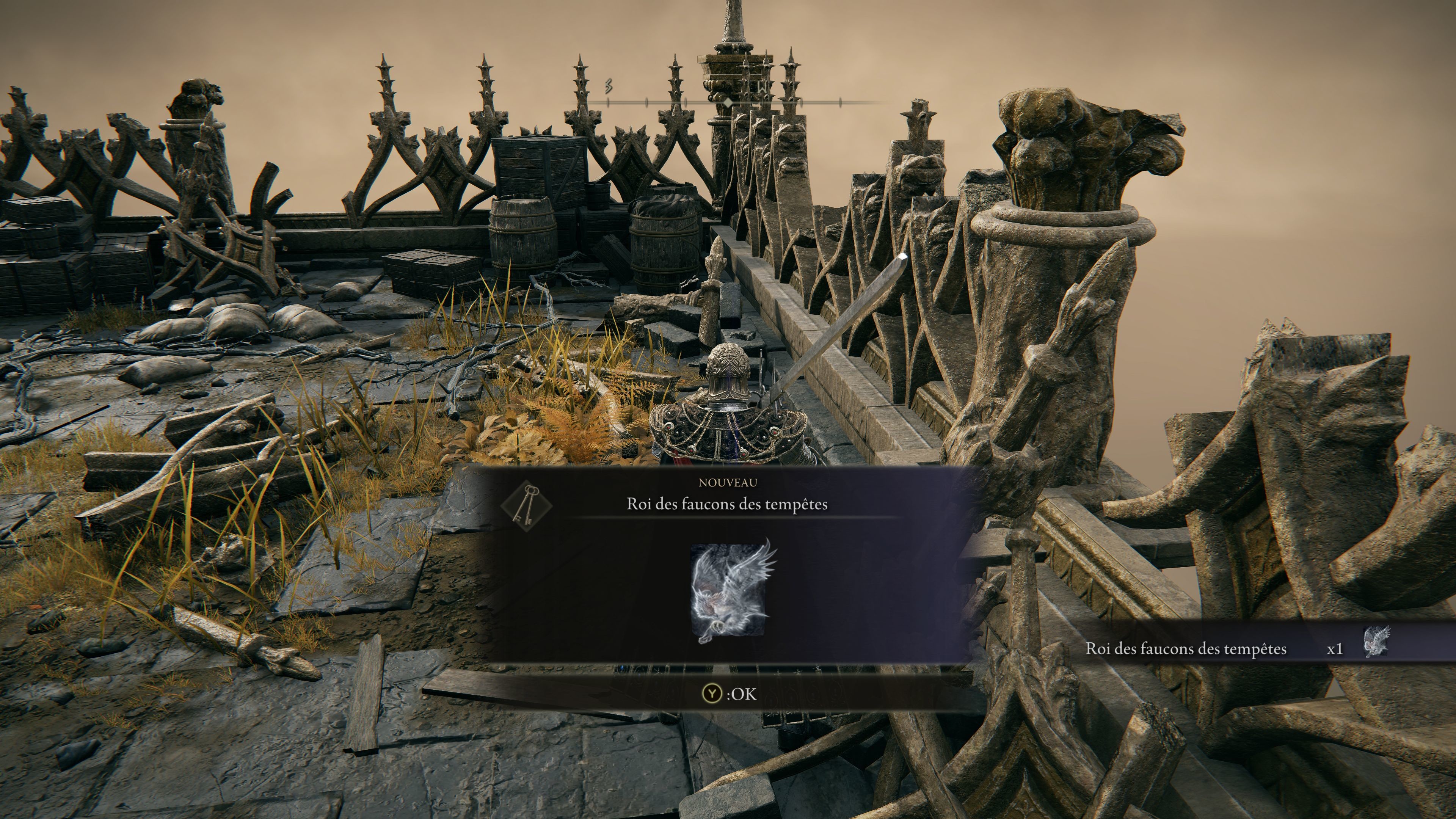Click the crossed keys category icon
The height and width of the screenshot is (819, 1456).
pos(526,505)
